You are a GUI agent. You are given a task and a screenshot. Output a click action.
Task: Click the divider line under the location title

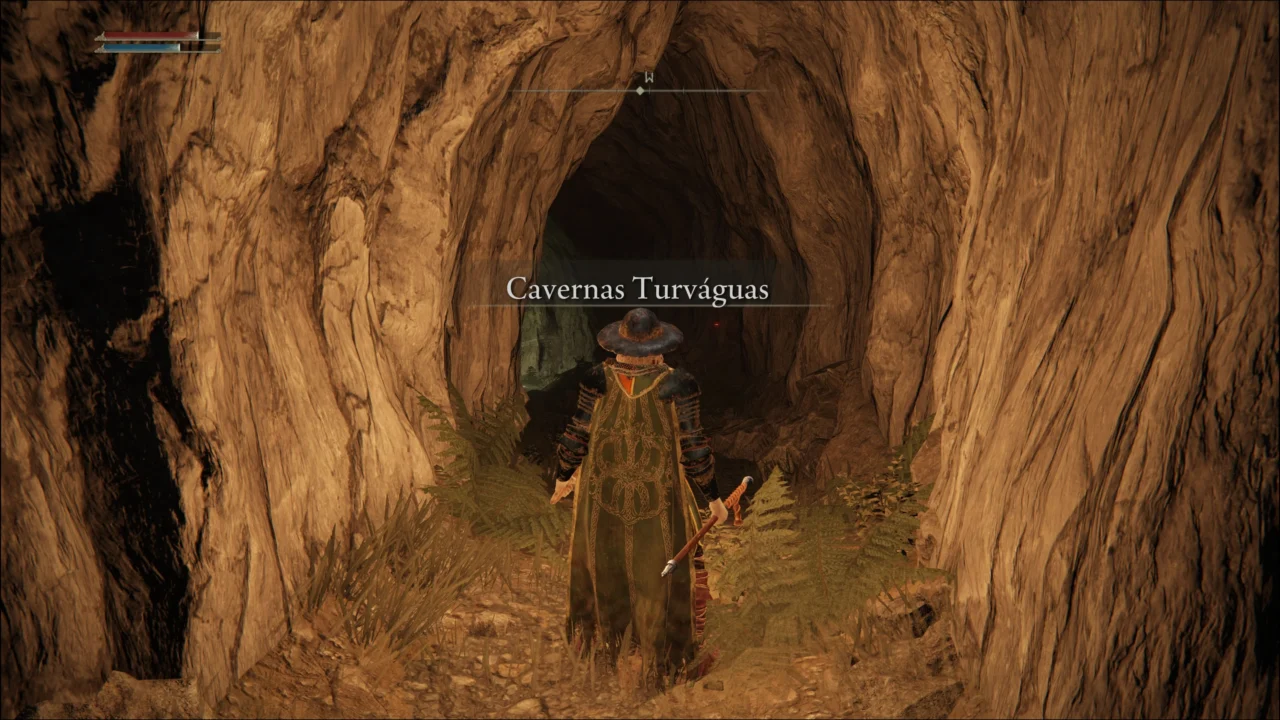(638, 305)
